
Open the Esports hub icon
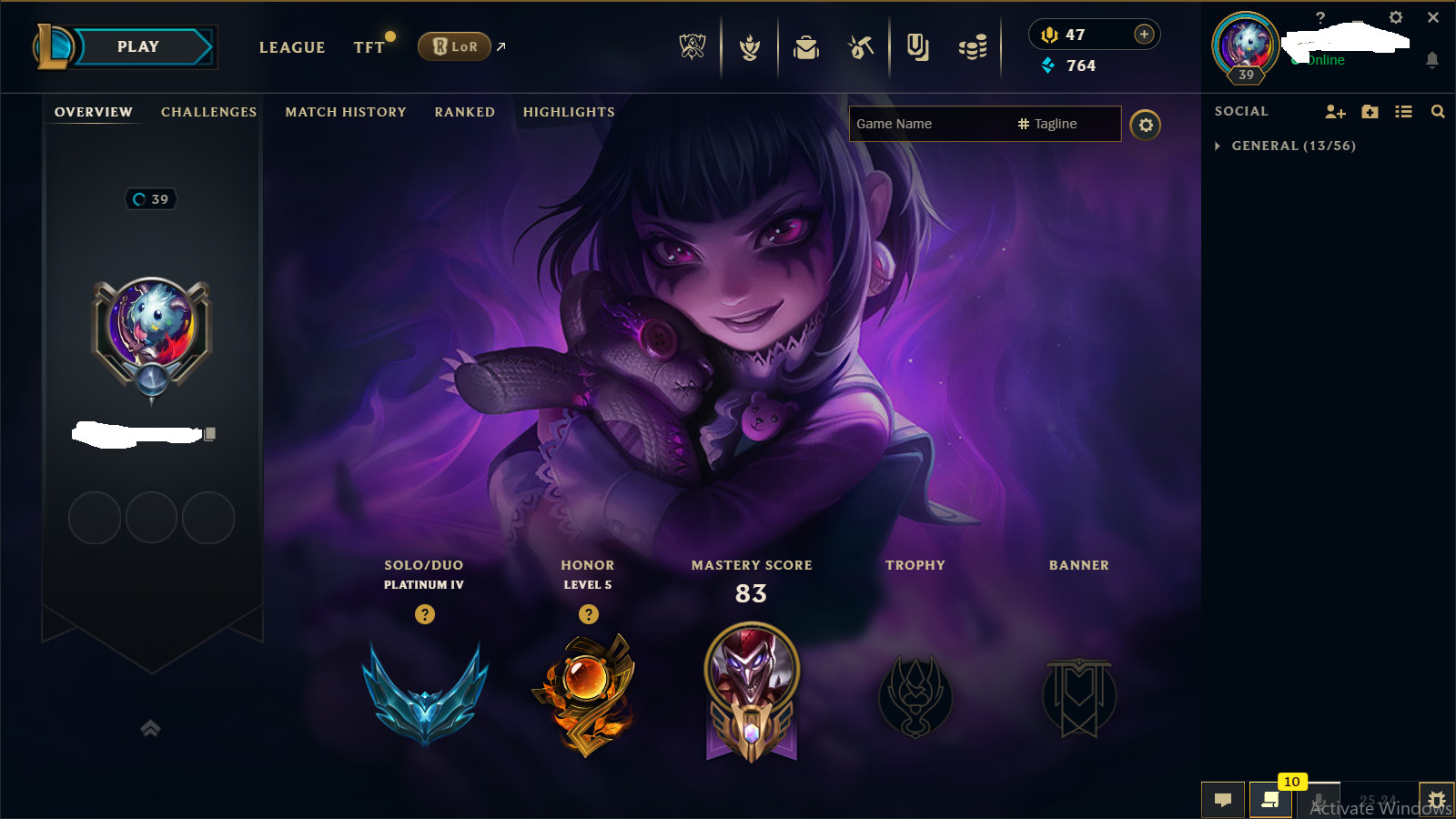click(x=692, y=45)
